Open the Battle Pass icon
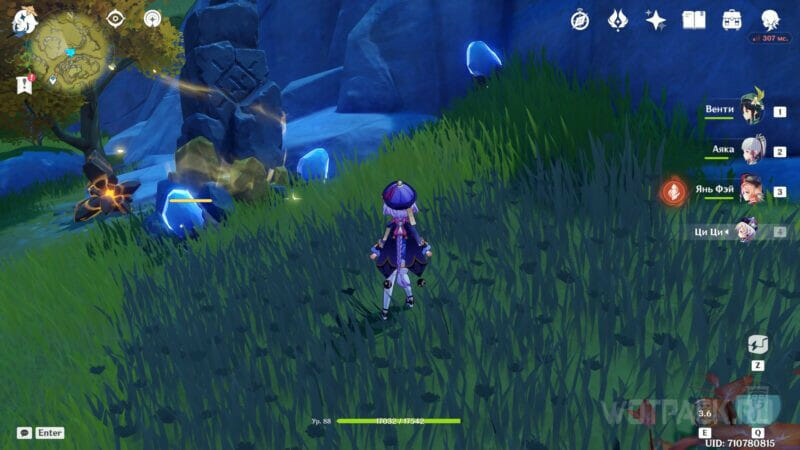The width and height of the screenshot is (800, 450). 618,20
